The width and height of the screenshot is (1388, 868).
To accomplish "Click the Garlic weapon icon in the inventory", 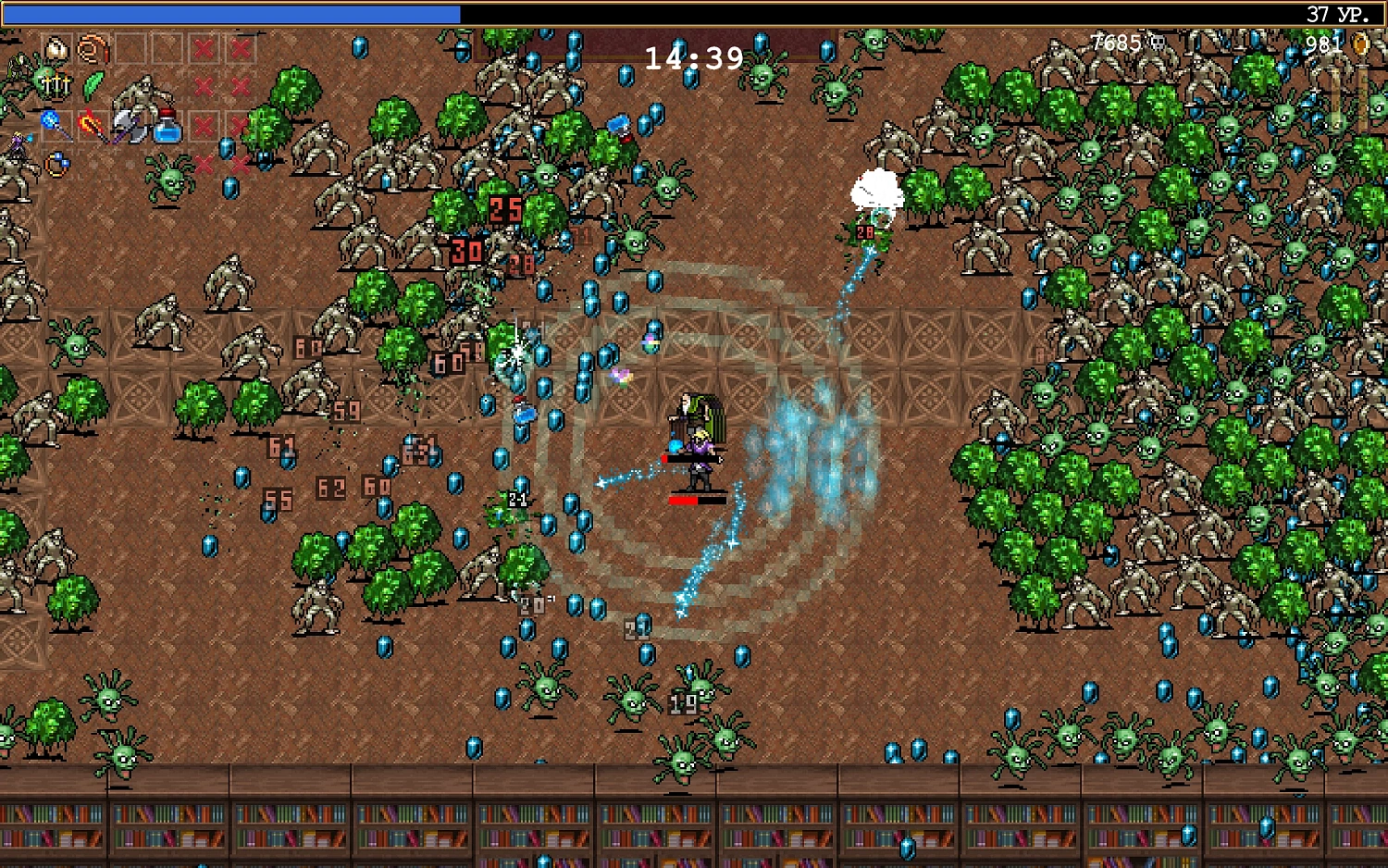I will click(57, 48).
